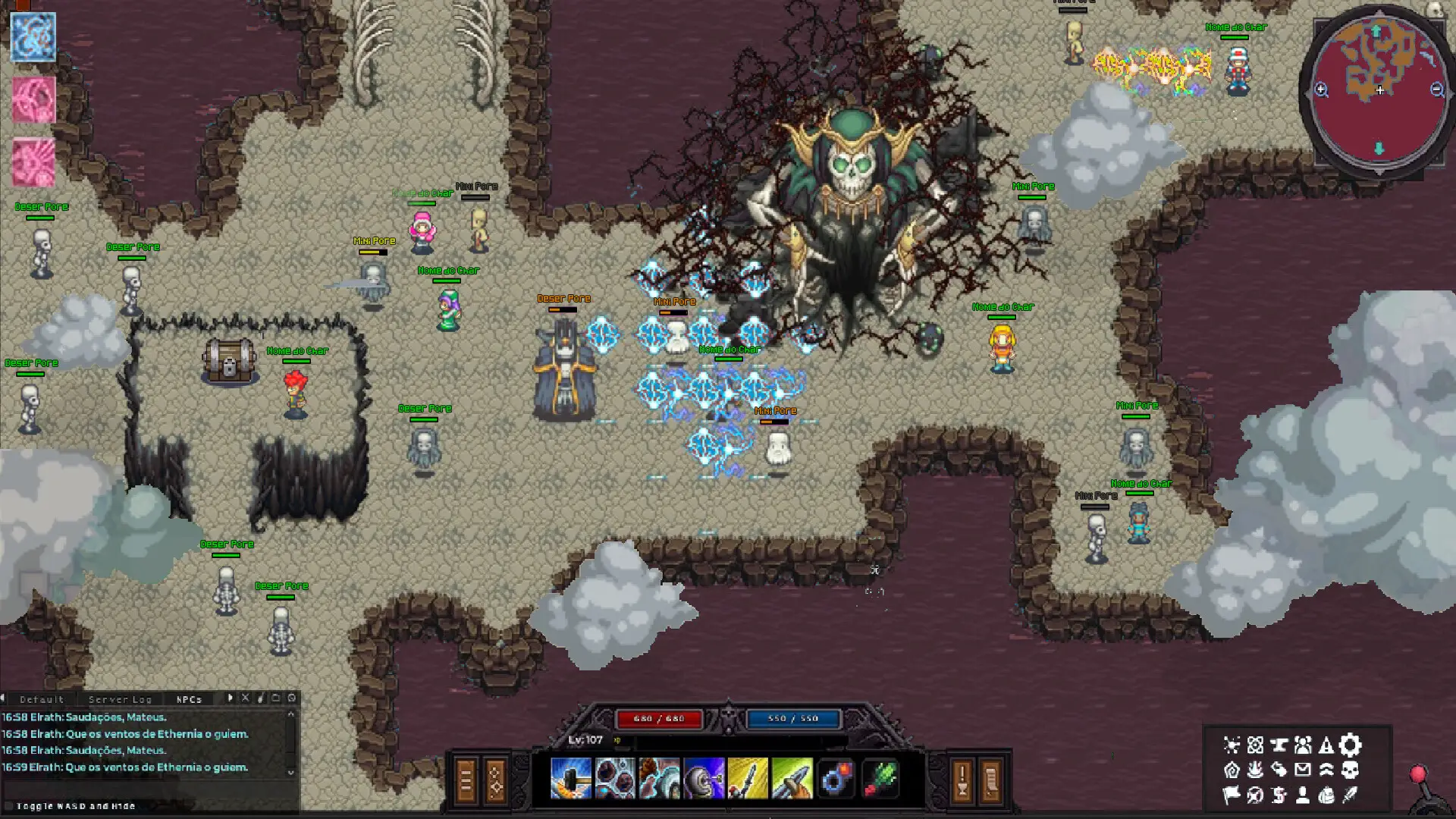Open the settings gear icon
Screen dimensions: 1456x819
(1350, 745)
